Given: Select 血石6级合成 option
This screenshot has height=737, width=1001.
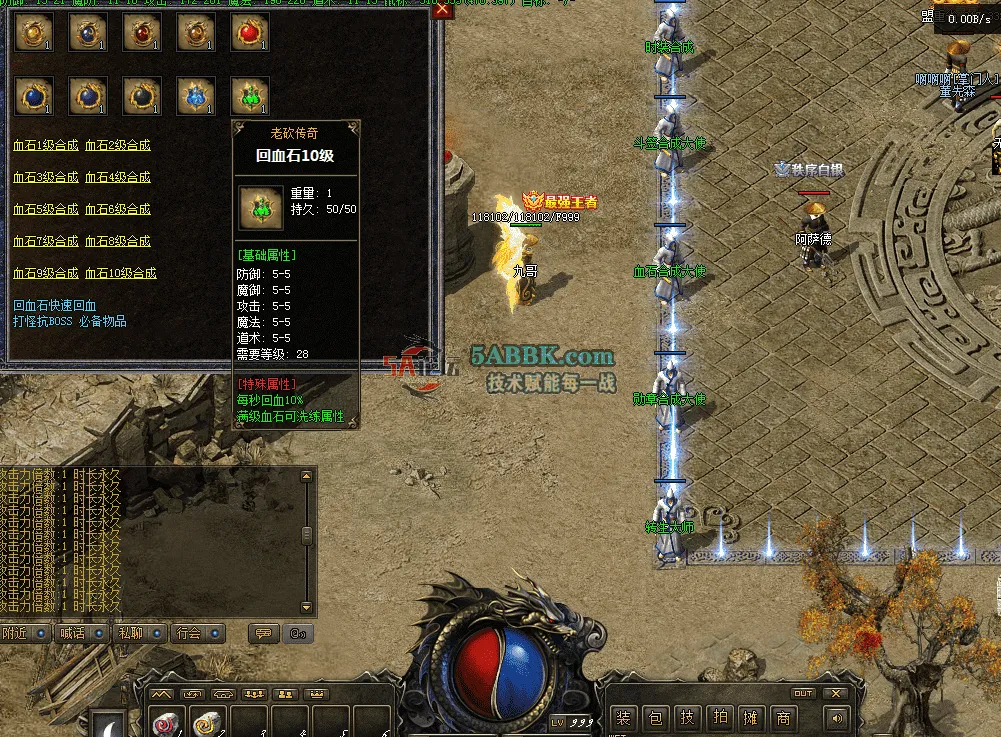Looking at the screenshot, I should 118,209.
